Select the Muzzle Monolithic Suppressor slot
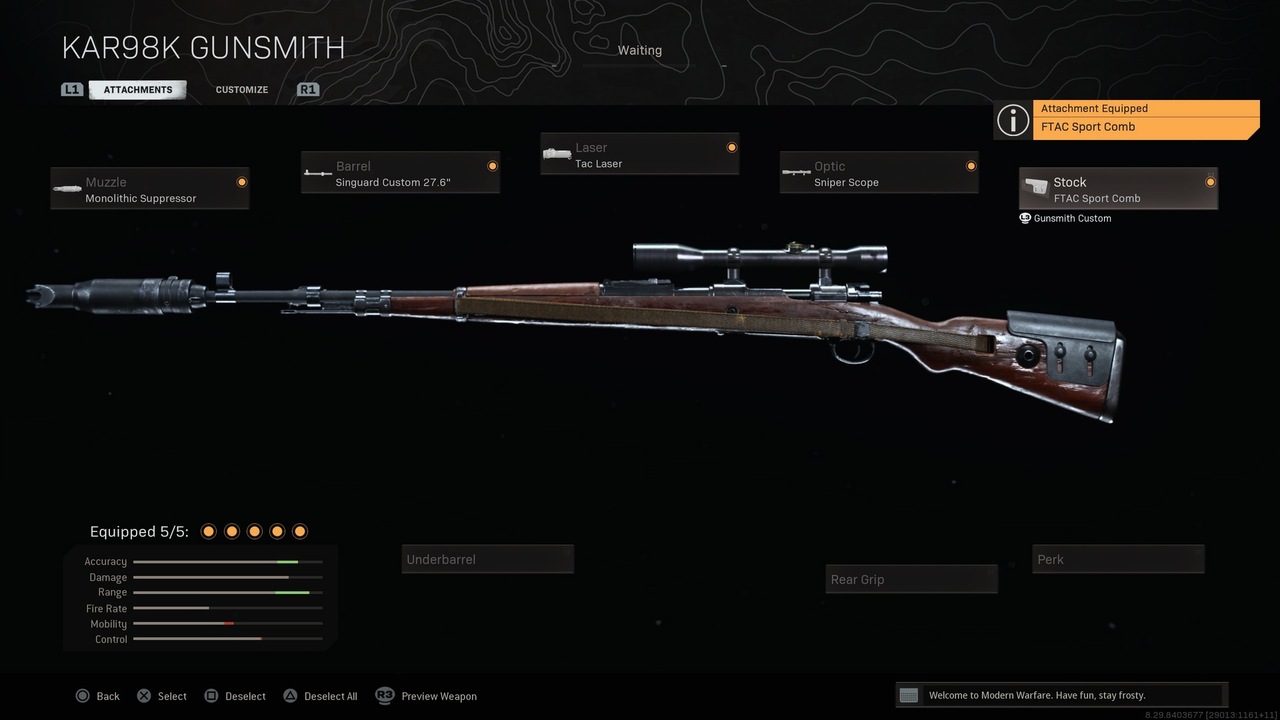 pyautogui.click(x=150, y=189)
